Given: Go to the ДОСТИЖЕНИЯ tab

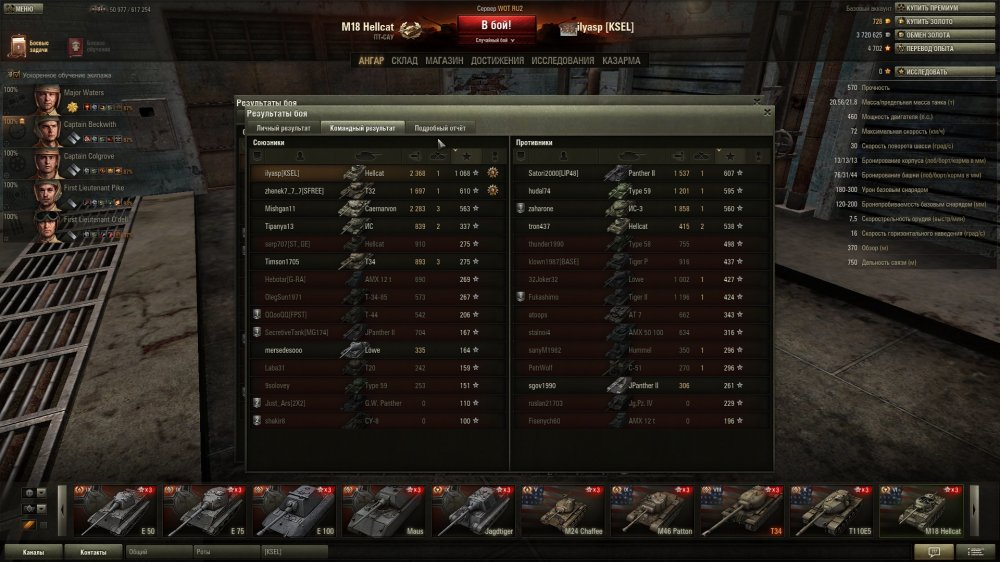Looking at the screenshot, I should [497, 61].
